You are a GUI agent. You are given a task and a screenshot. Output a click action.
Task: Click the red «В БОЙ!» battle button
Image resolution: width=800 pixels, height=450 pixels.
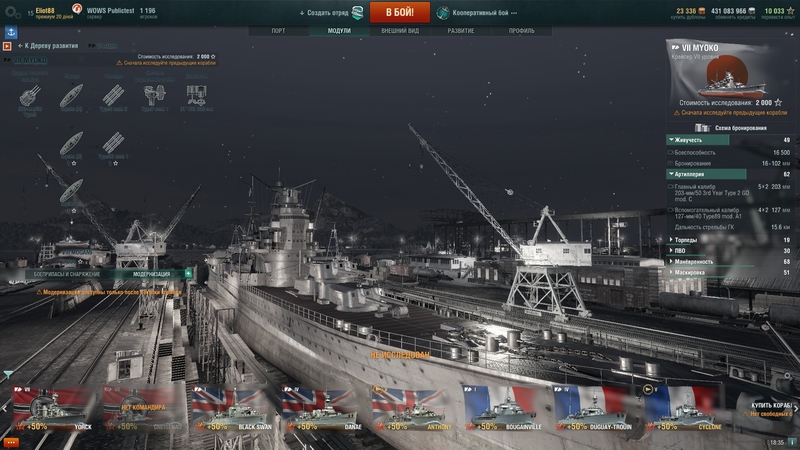click(x=400, y=12)
